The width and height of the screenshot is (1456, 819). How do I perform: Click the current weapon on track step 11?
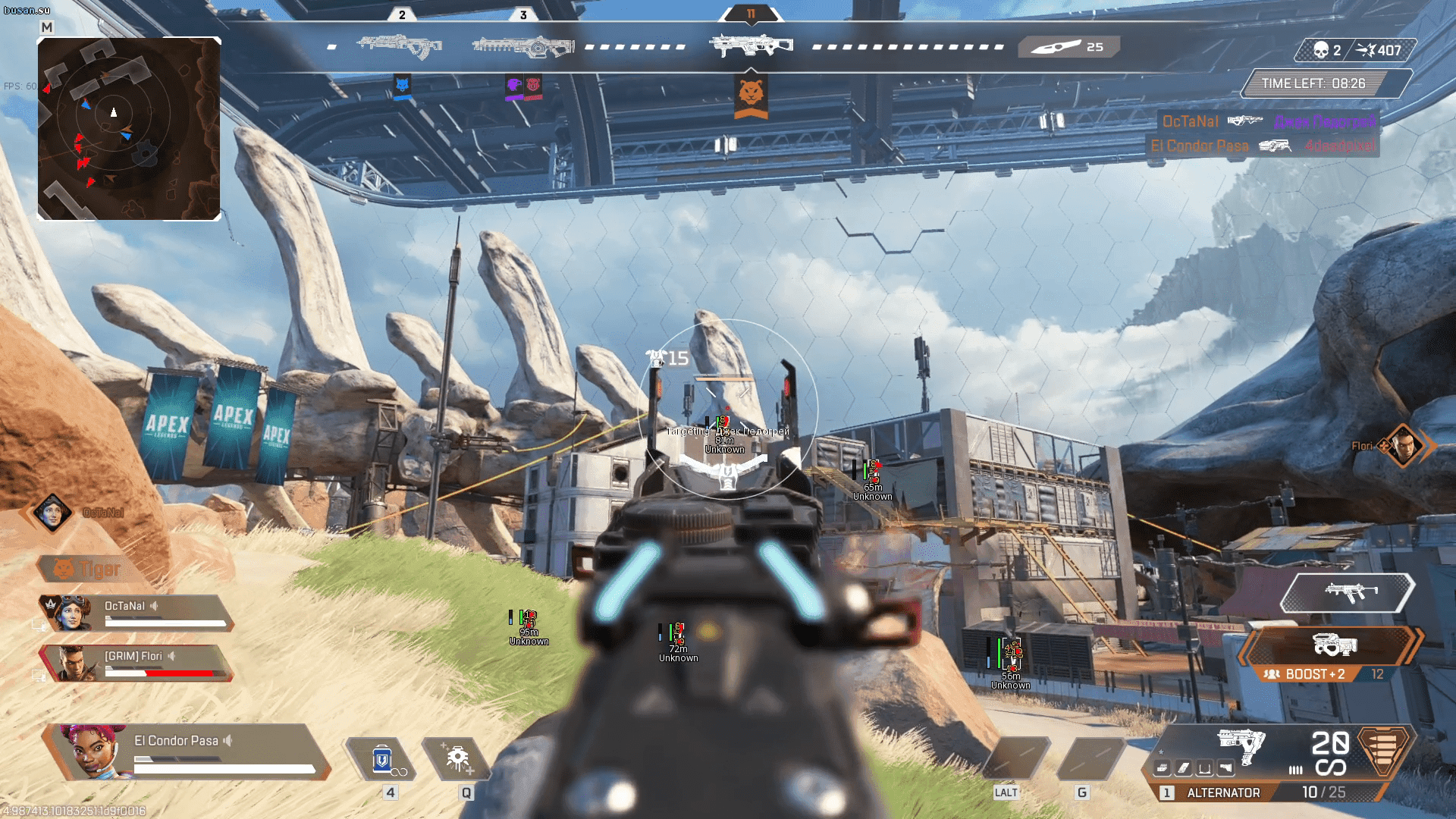click(751, 45)
